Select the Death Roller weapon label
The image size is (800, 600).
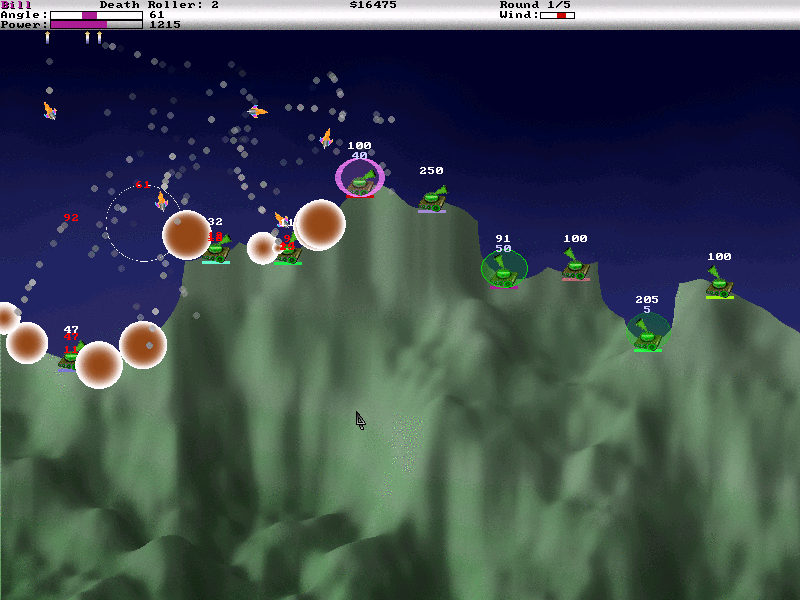click(159, 5)
